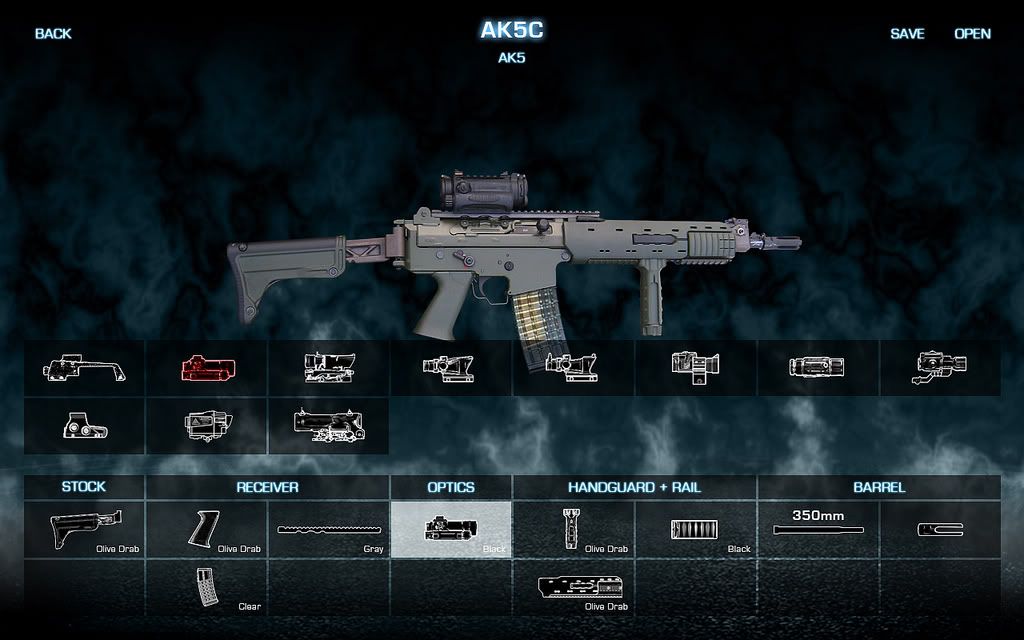Choose the black rail cover slot

pyautogui.click(x=696, y=529)
